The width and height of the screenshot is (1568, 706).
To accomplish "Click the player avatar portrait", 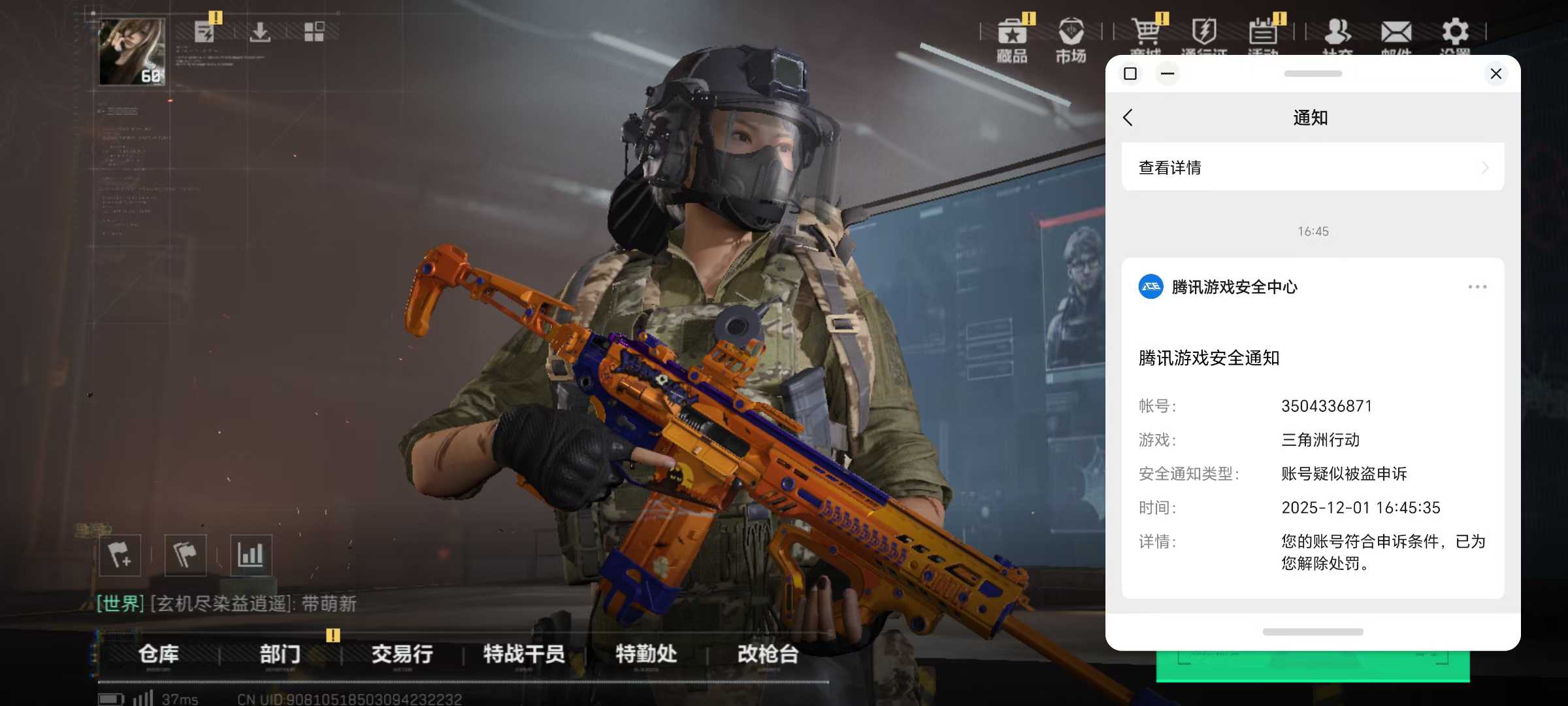I will pos(131,51).
